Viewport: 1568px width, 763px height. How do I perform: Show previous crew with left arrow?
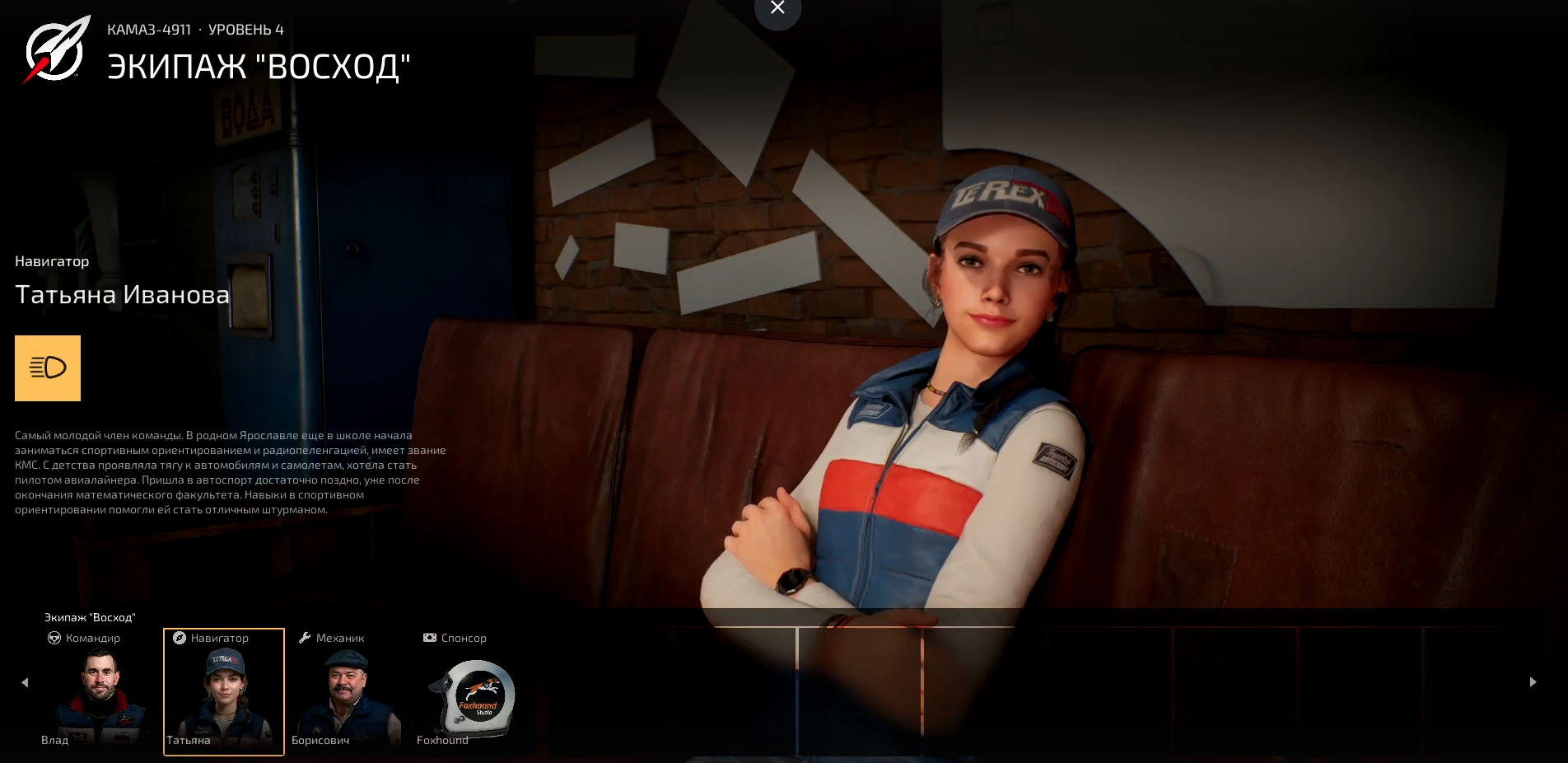[x=25, y=682]
